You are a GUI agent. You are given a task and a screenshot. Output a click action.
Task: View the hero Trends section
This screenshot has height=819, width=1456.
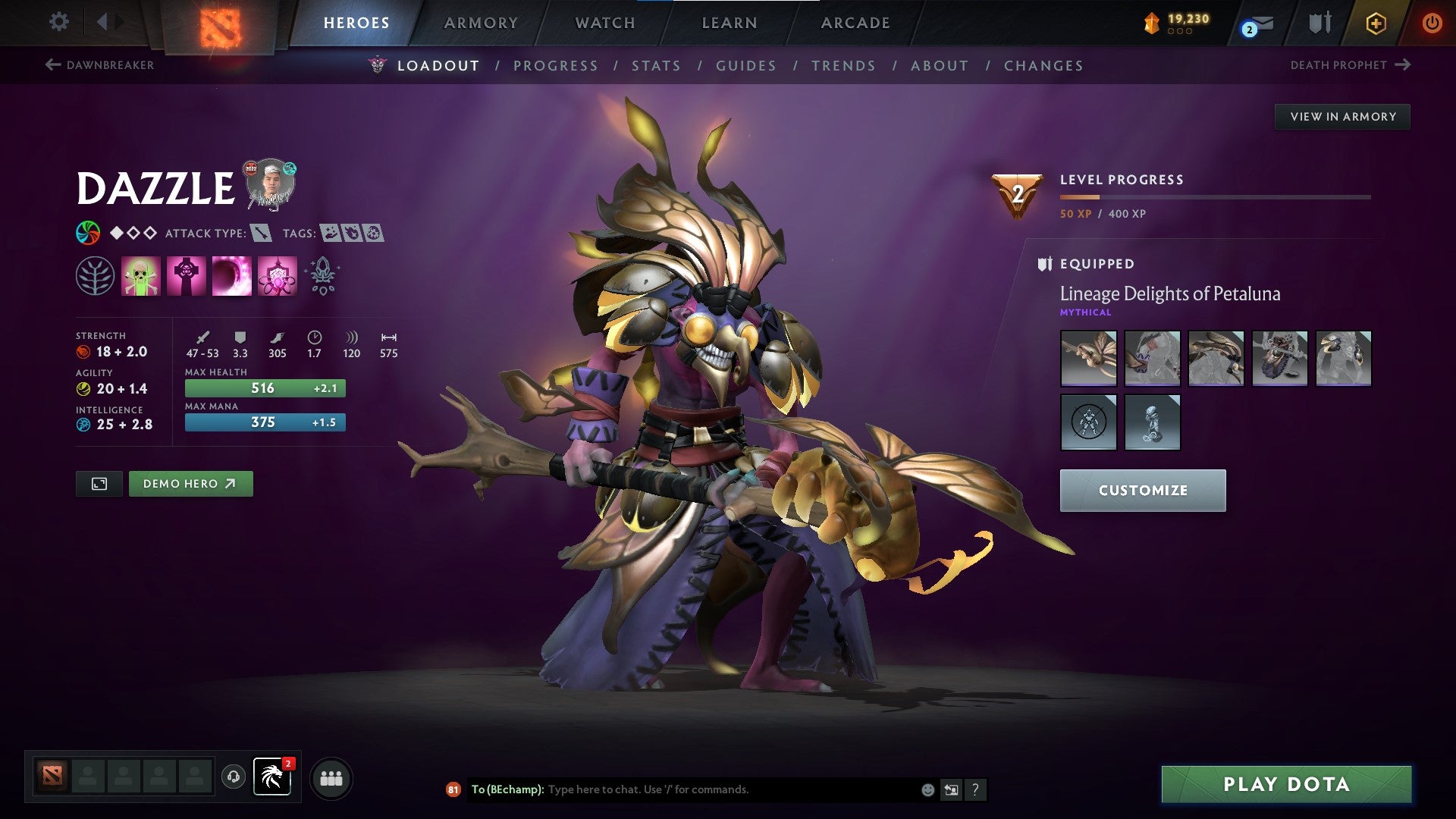pyautogui.click(x=843, y=66)
